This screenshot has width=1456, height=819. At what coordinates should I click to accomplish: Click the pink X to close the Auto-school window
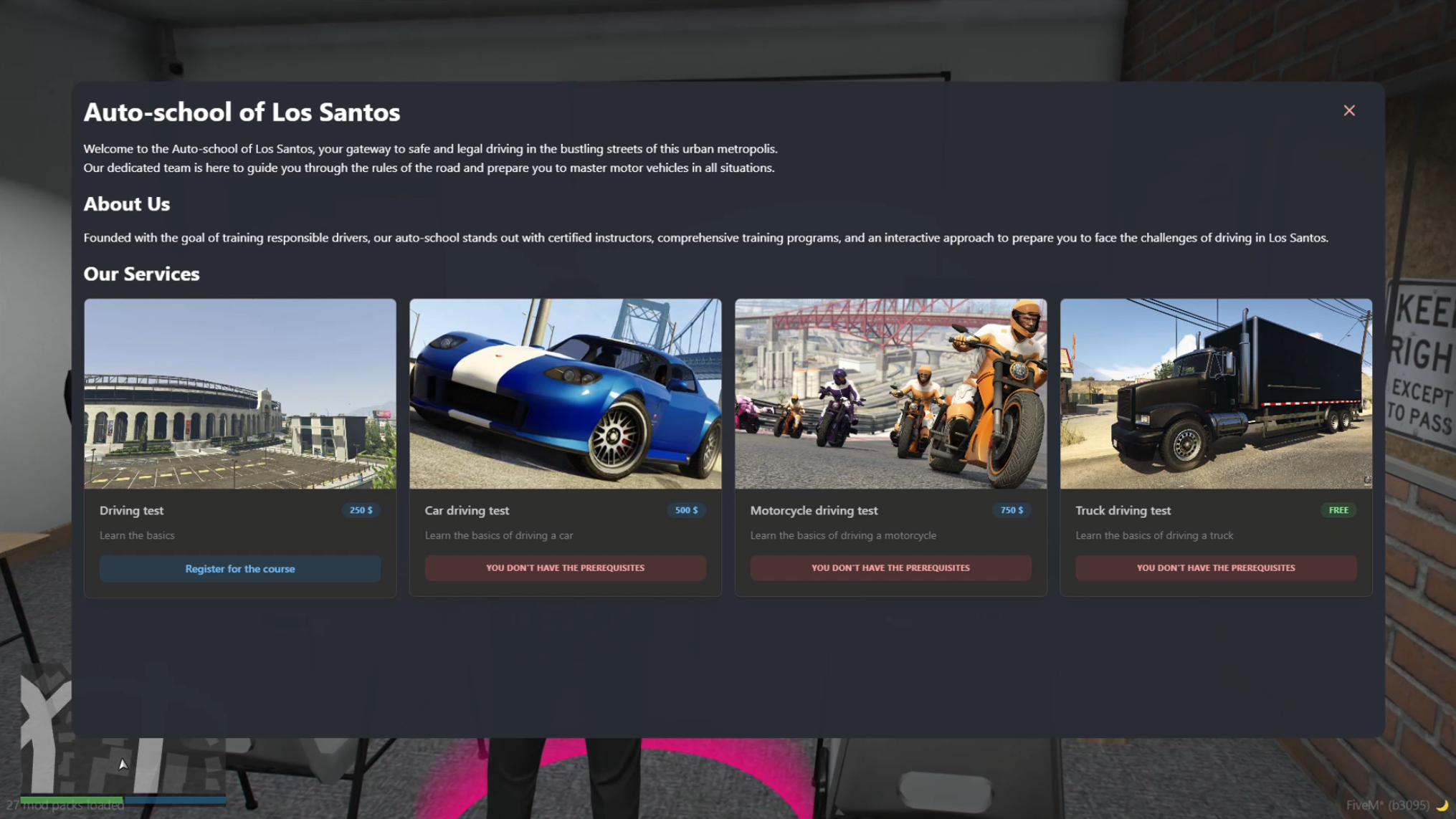tap(1350, 111)
